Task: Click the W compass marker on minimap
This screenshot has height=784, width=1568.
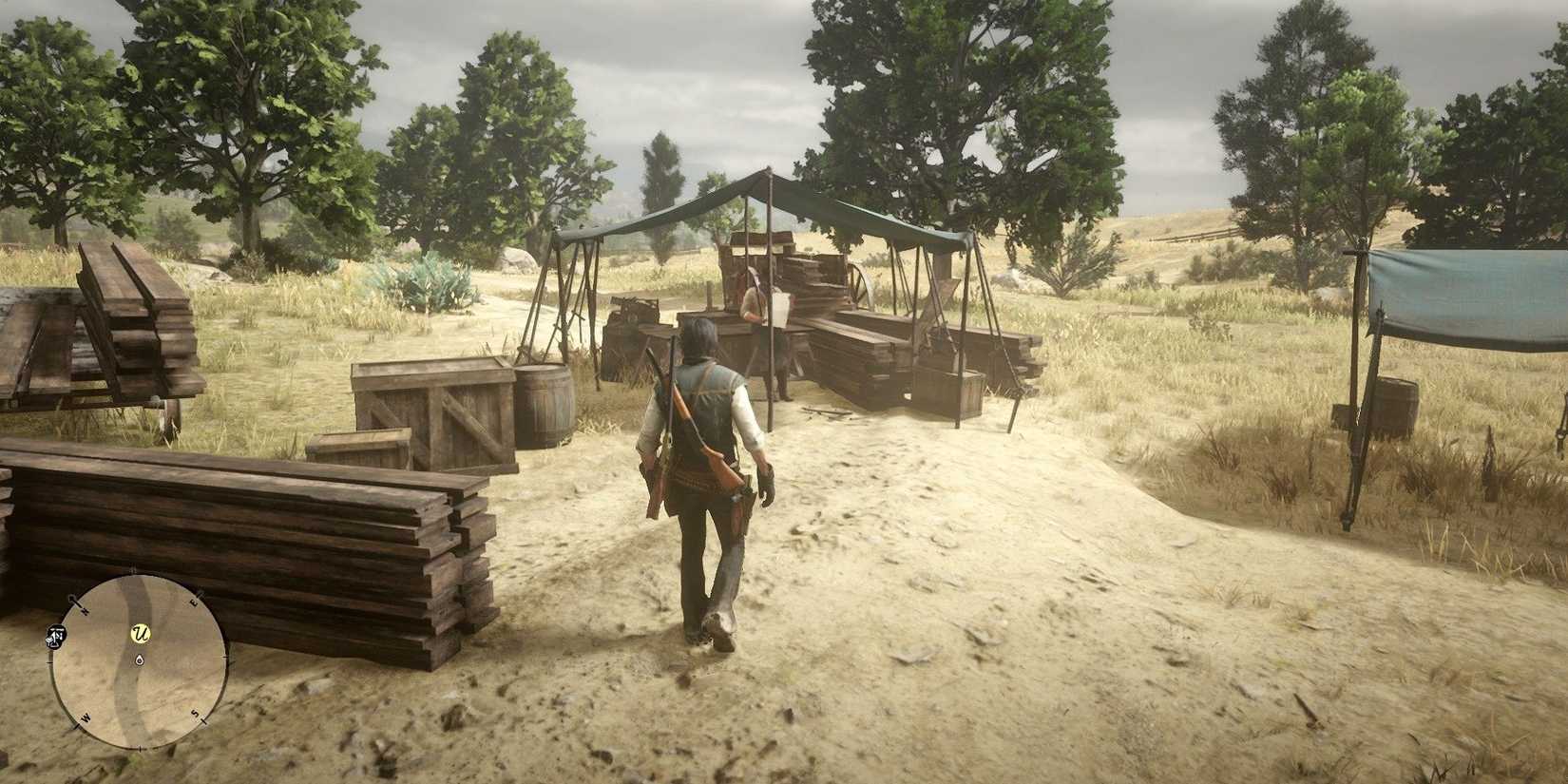Action: click(86, 717)
